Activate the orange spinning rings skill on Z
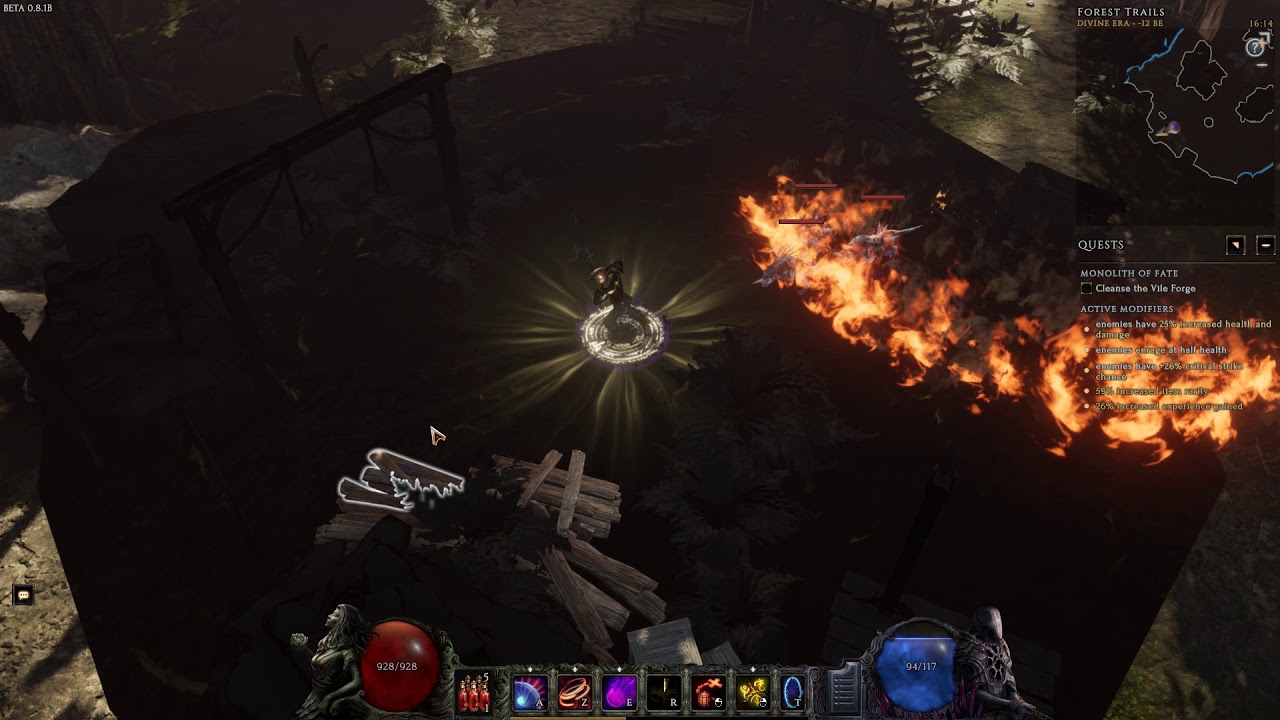 pyautogui.click(x=574, y=692)
